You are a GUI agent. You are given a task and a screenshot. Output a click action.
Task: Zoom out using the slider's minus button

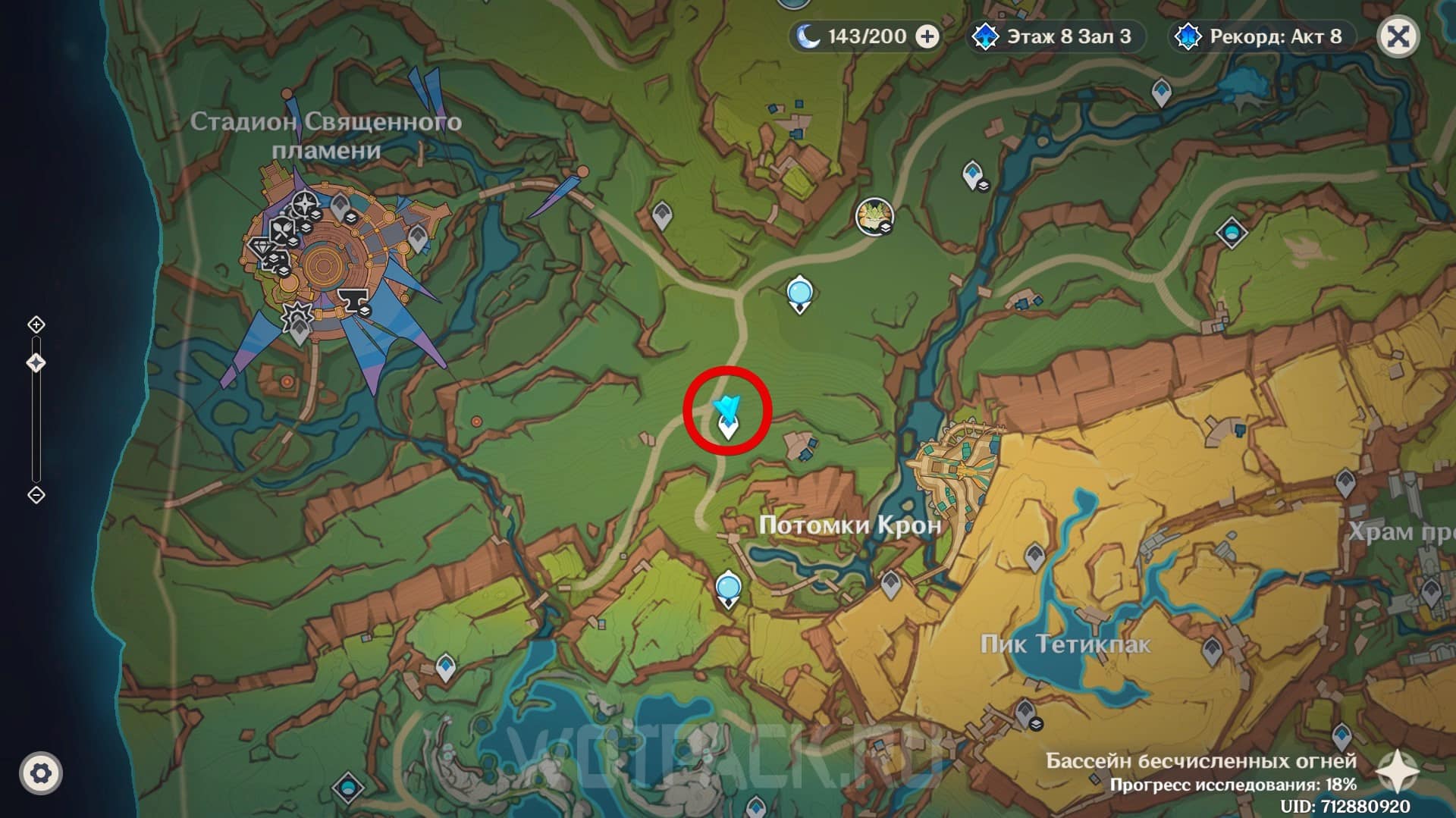(x=36, y=495)
